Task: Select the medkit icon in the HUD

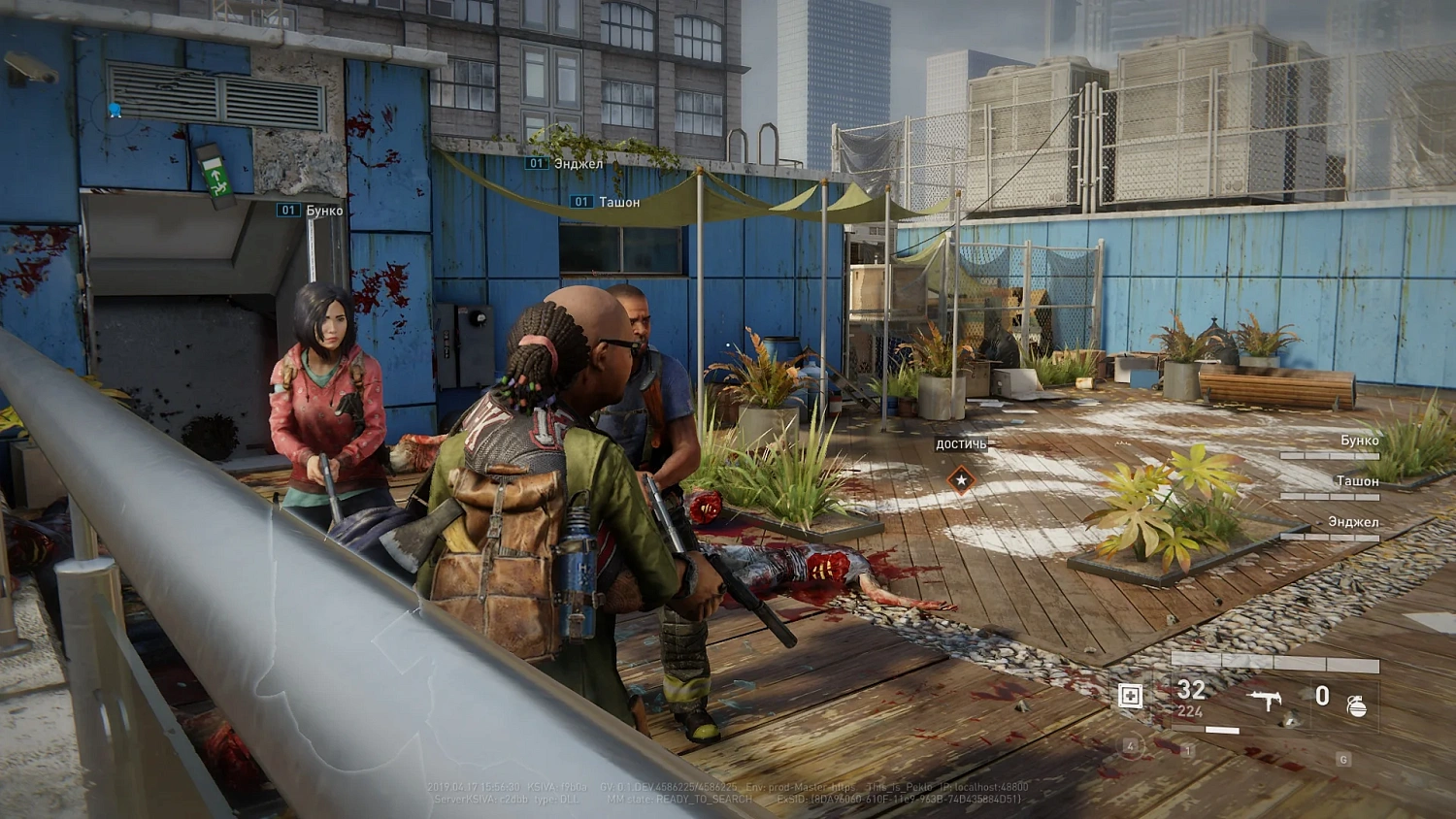Action: pos(1130,696)
